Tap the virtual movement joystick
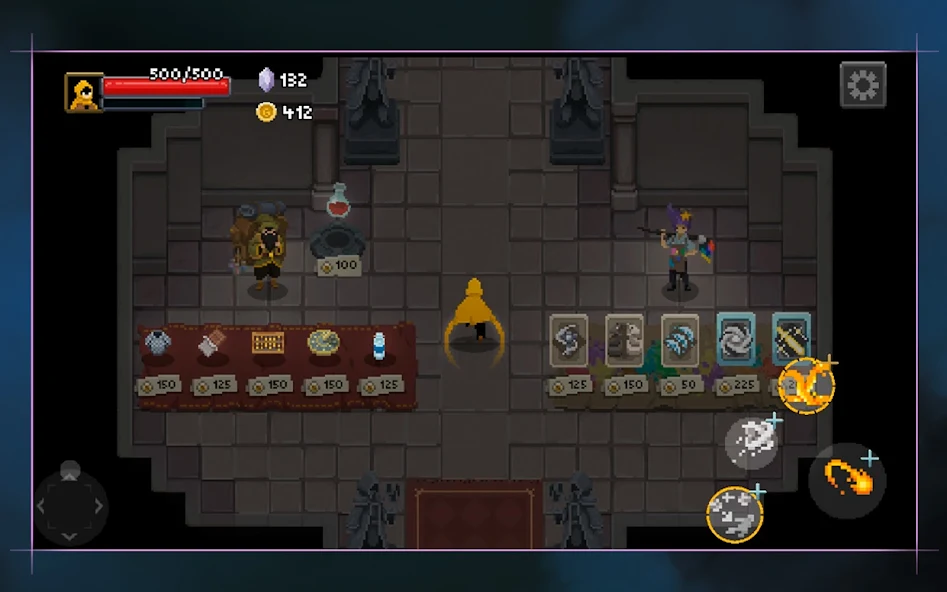Image resolution: width=947 pixels, height=592 pixels. click(70, 505)
